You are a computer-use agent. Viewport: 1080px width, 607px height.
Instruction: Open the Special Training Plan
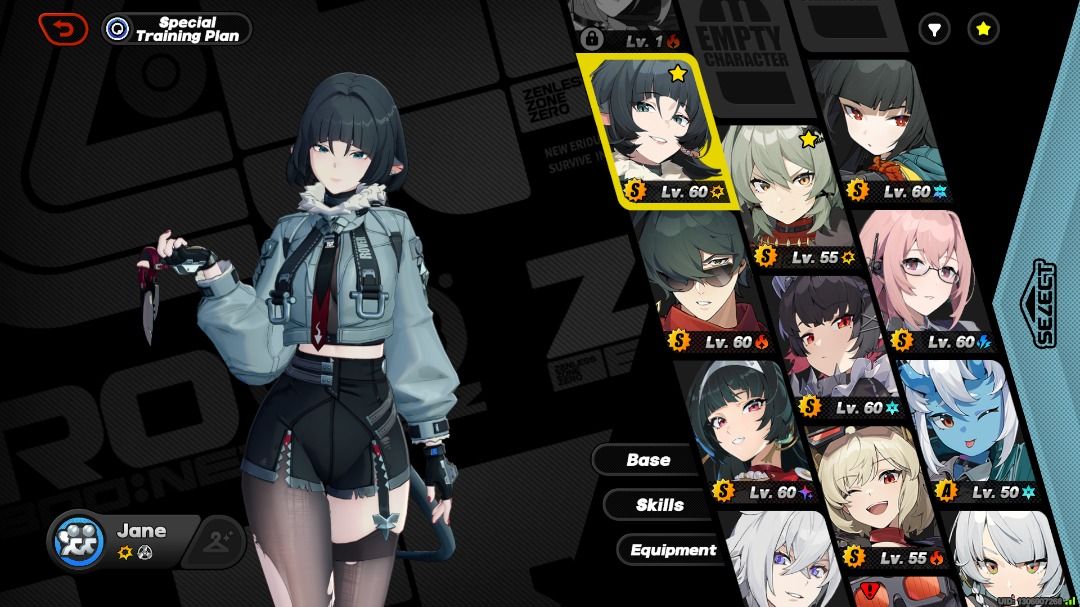[176, 29]
